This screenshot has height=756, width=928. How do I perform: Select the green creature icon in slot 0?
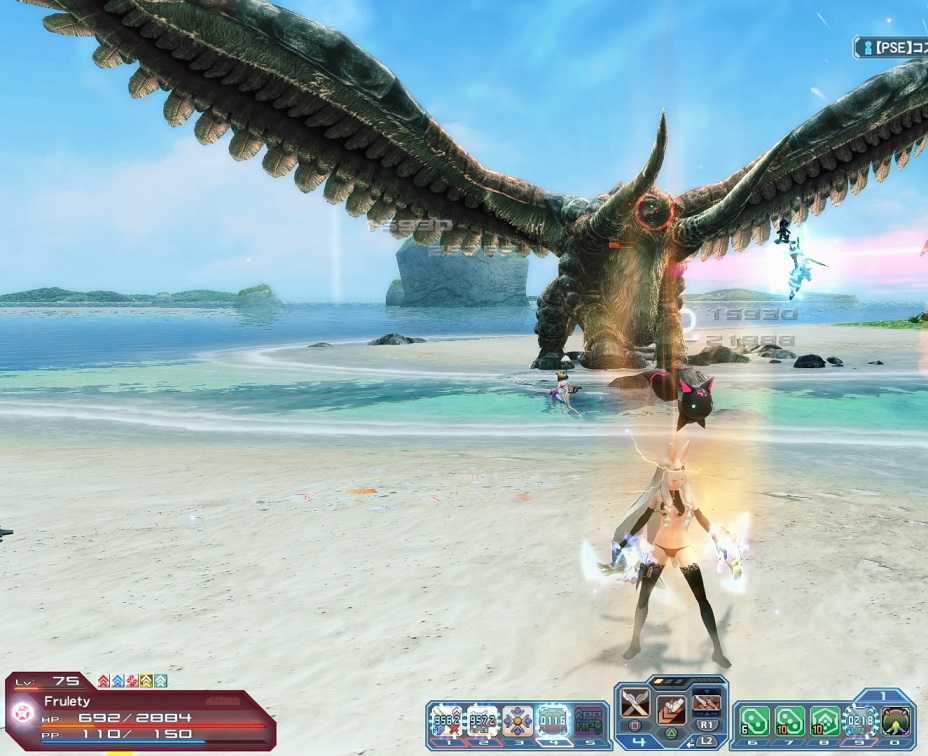[x=896, y=720]
